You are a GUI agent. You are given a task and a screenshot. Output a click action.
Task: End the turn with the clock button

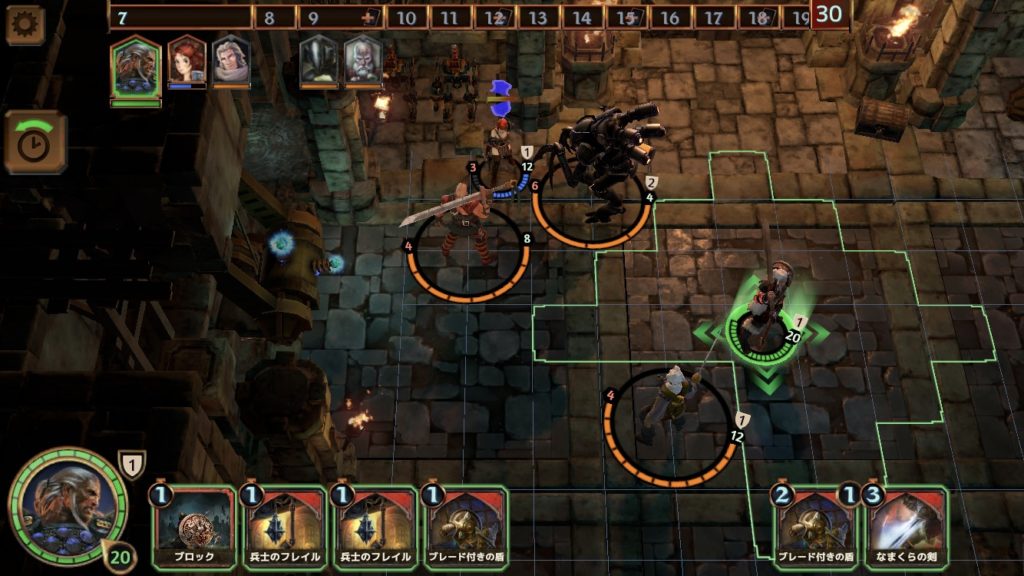click(36, 142)
